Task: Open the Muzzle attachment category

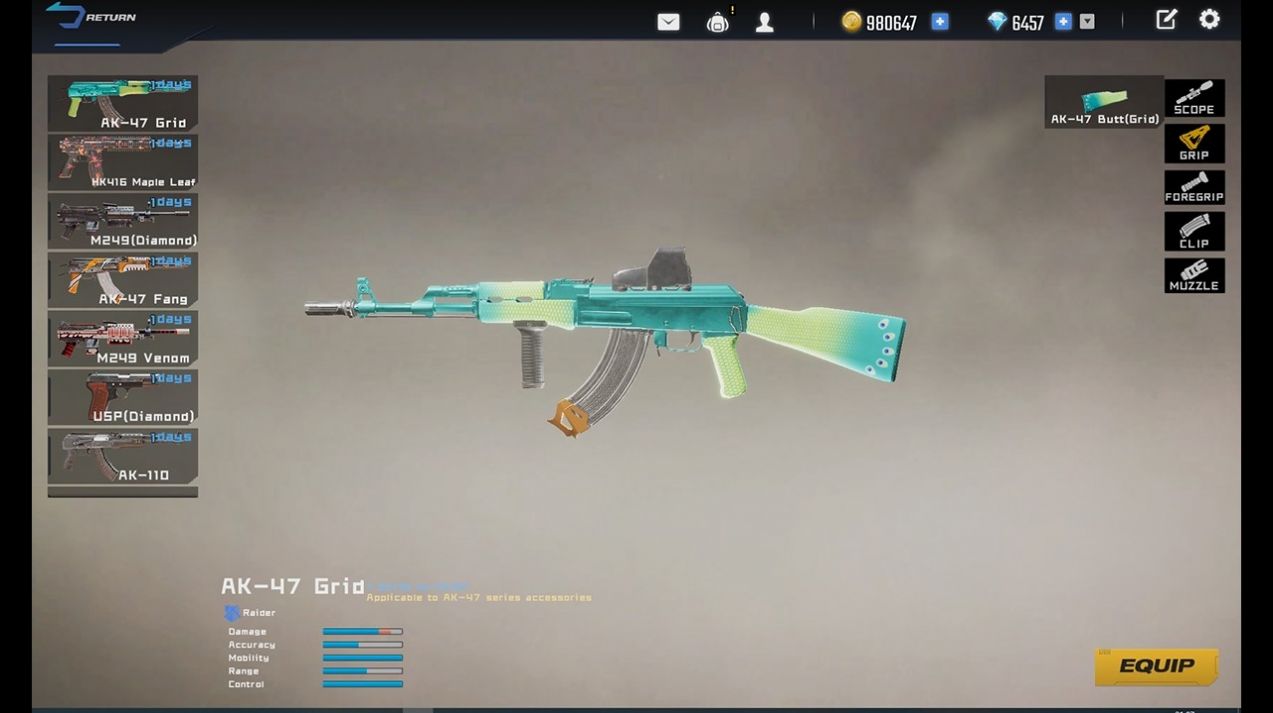Action: (x=1194, y=275)
